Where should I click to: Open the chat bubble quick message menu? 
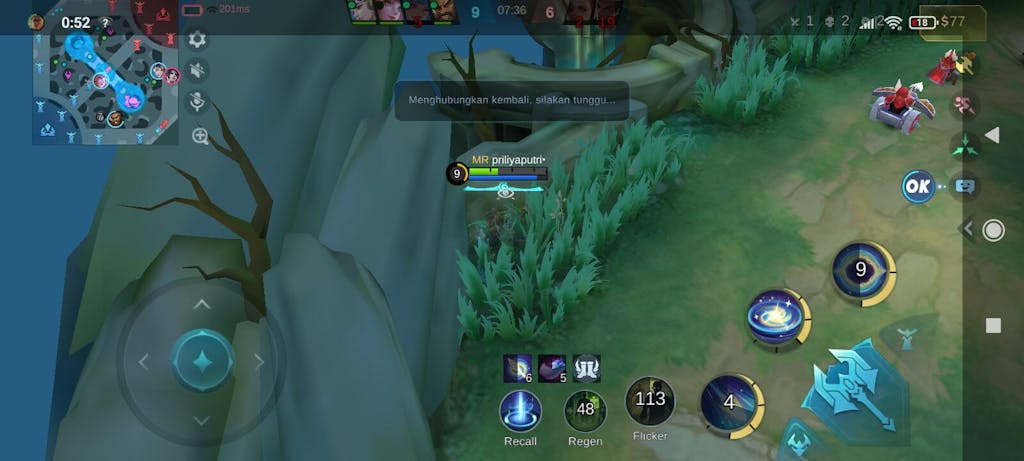pyautogui.click(x=964, y=186)
